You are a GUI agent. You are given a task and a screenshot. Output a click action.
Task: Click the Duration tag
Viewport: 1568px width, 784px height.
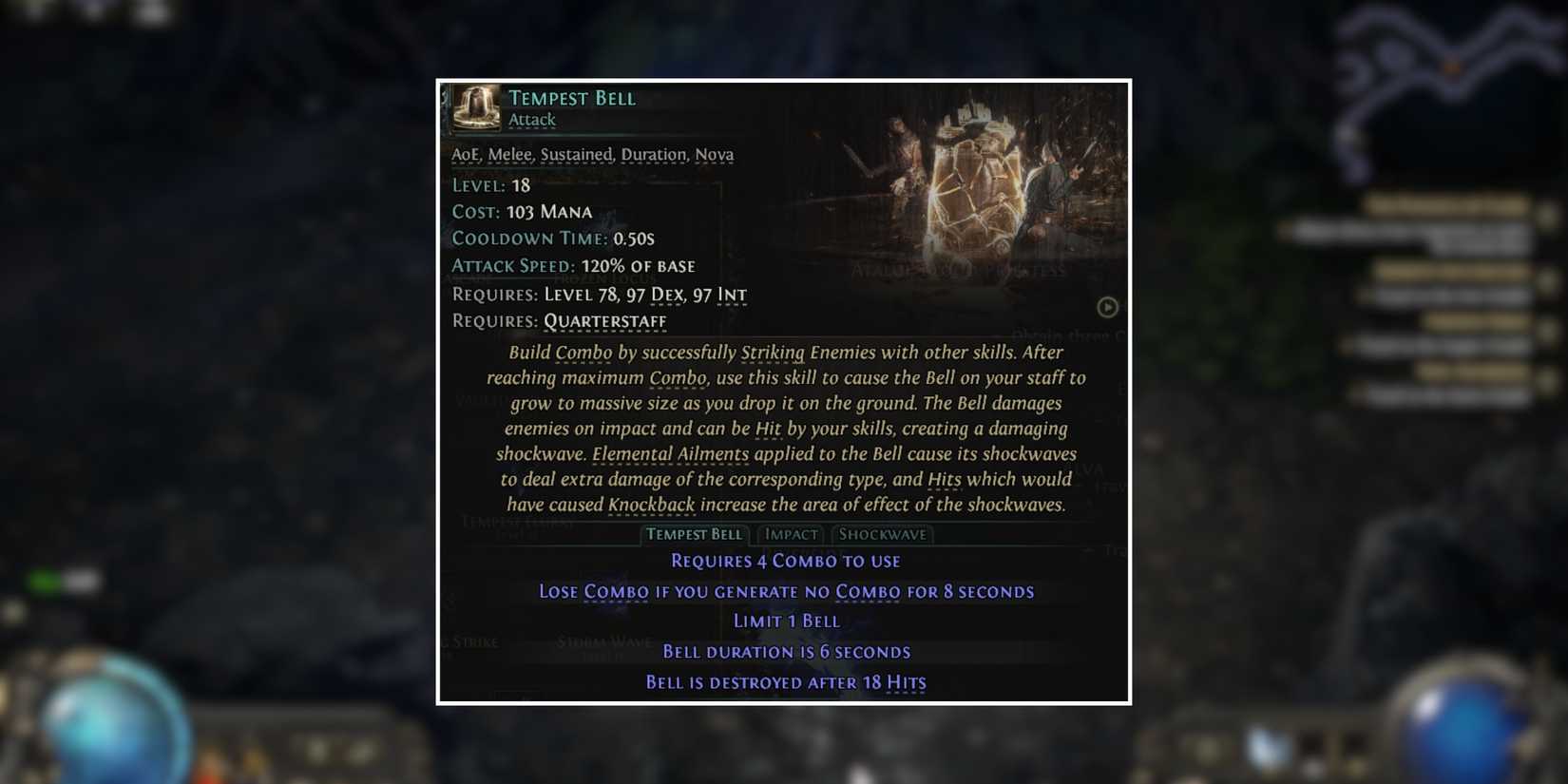point(654,153)
